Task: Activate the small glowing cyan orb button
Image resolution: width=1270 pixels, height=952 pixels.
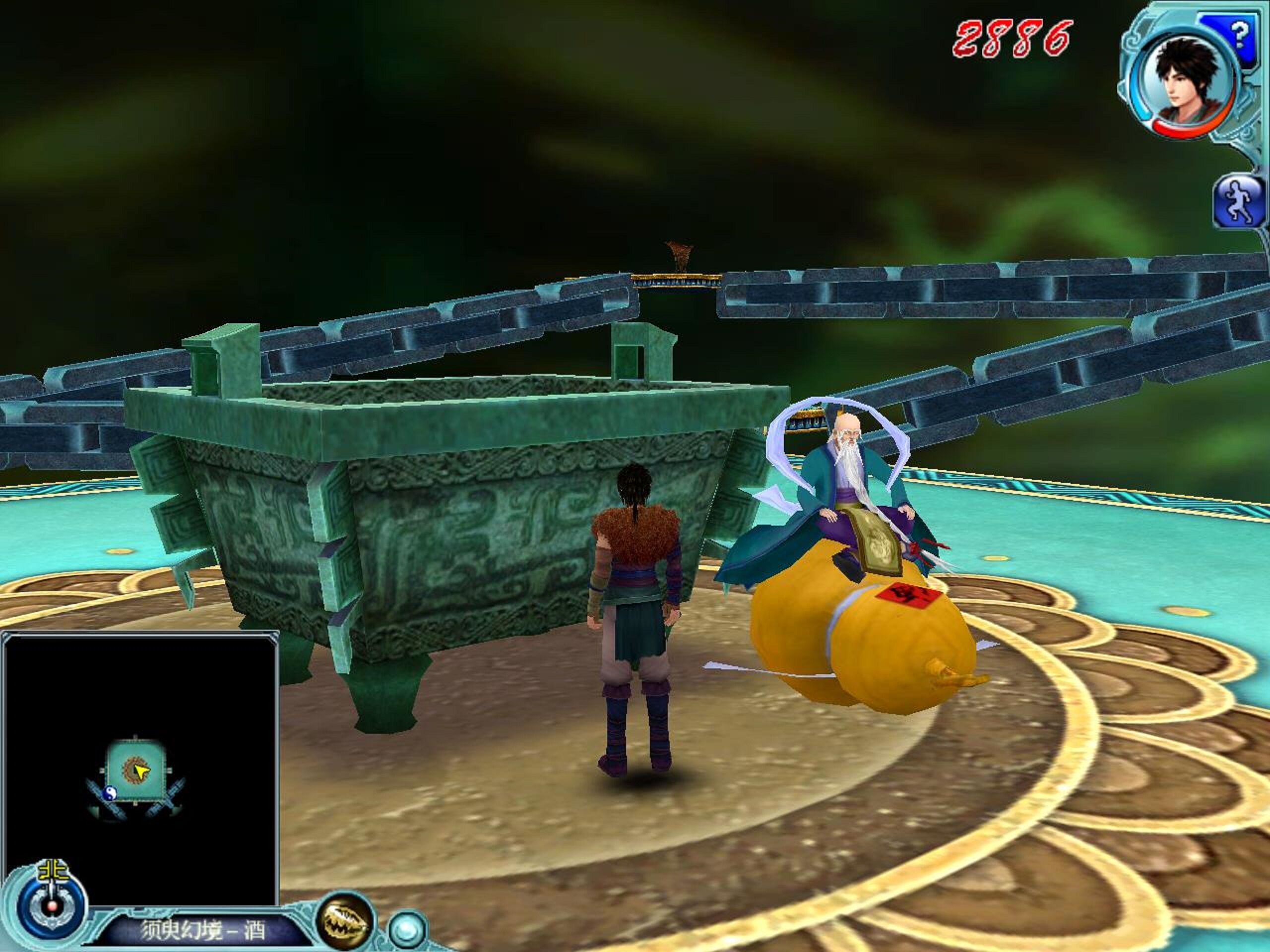Action: [408, 930]
